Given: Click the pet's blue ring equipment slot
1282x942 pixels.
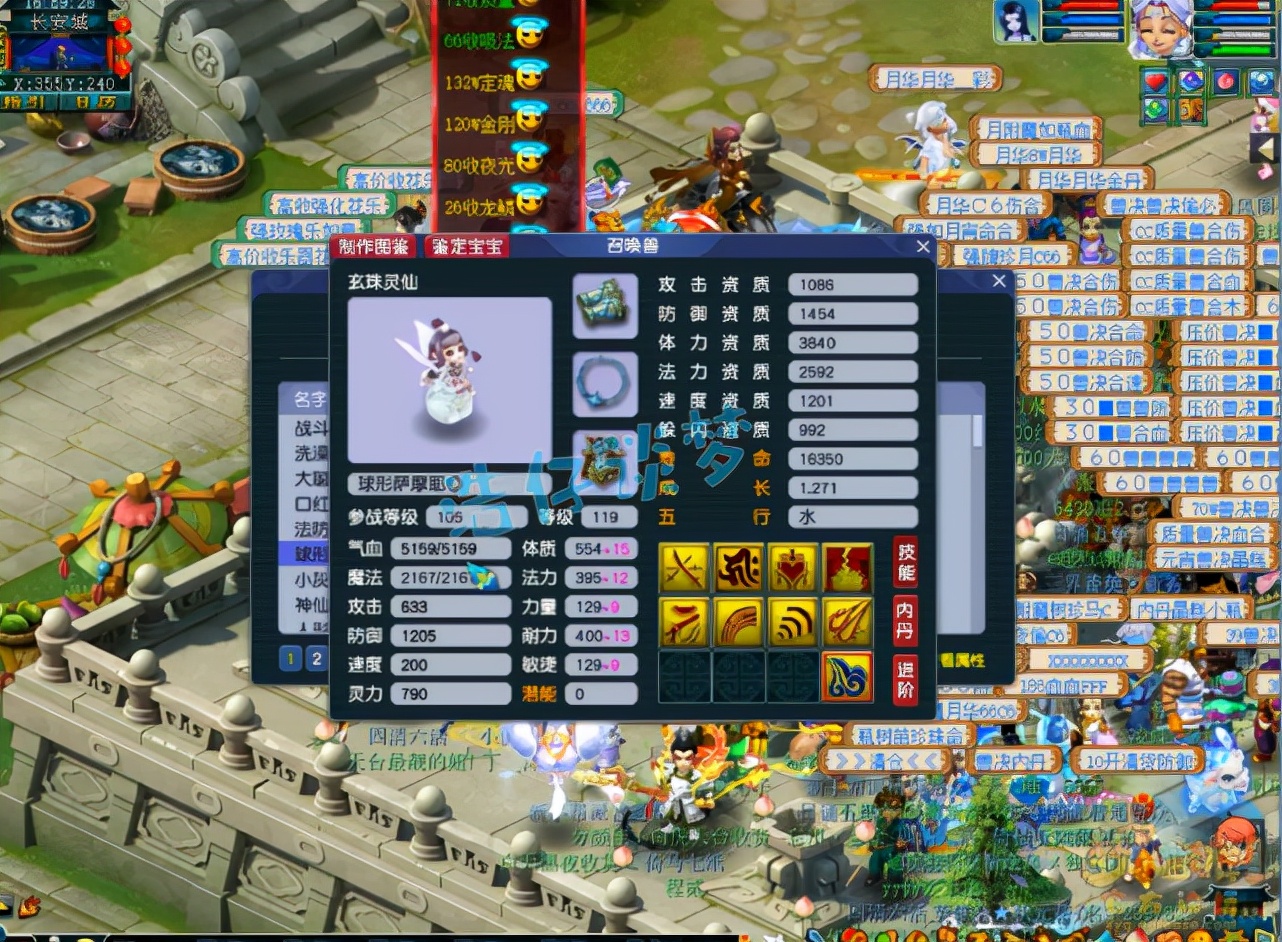Looking at the screenshot, I should (605, 384).
